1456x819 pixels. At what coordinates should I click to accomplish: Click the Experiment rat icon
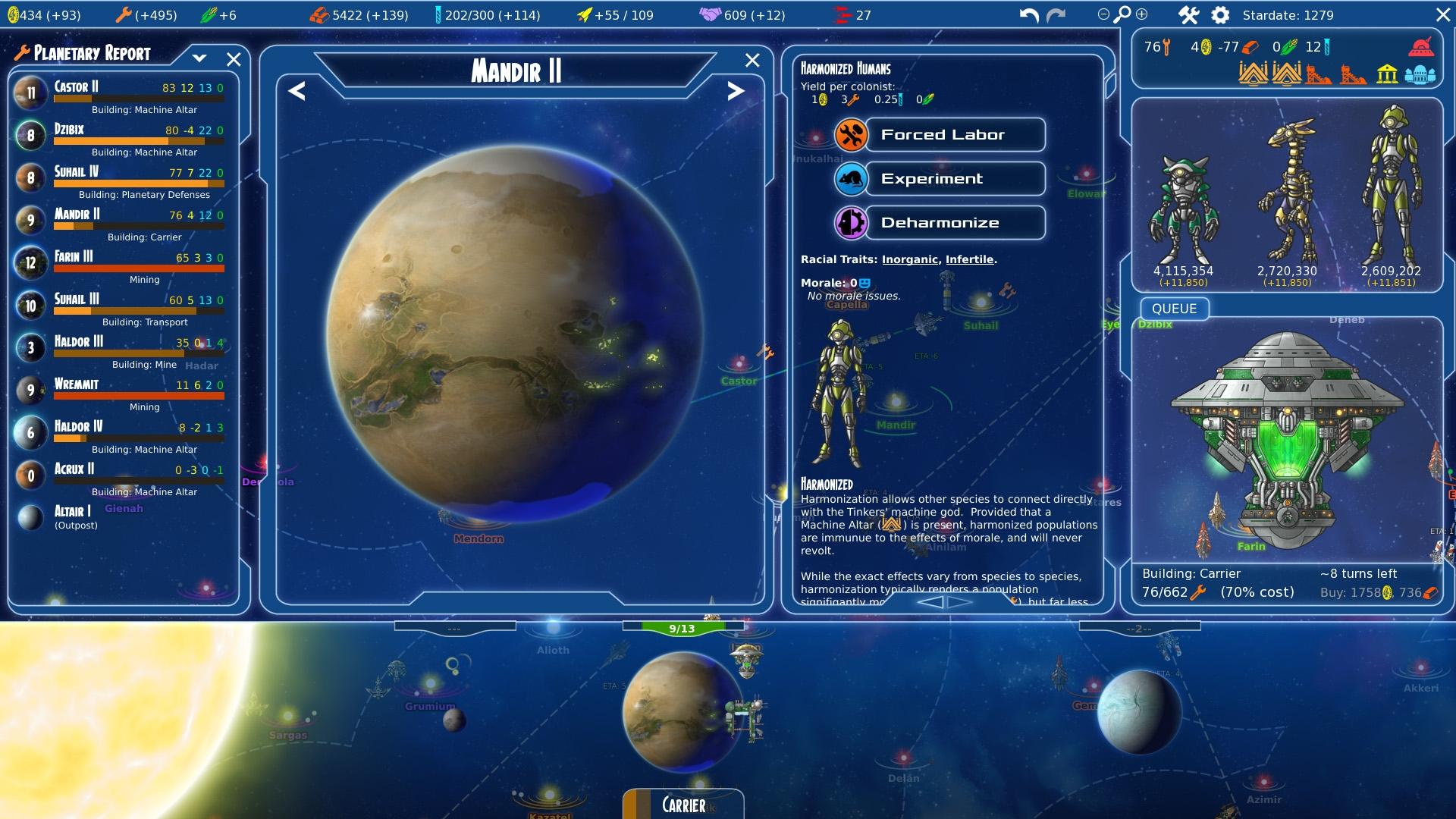coord(852,178)
